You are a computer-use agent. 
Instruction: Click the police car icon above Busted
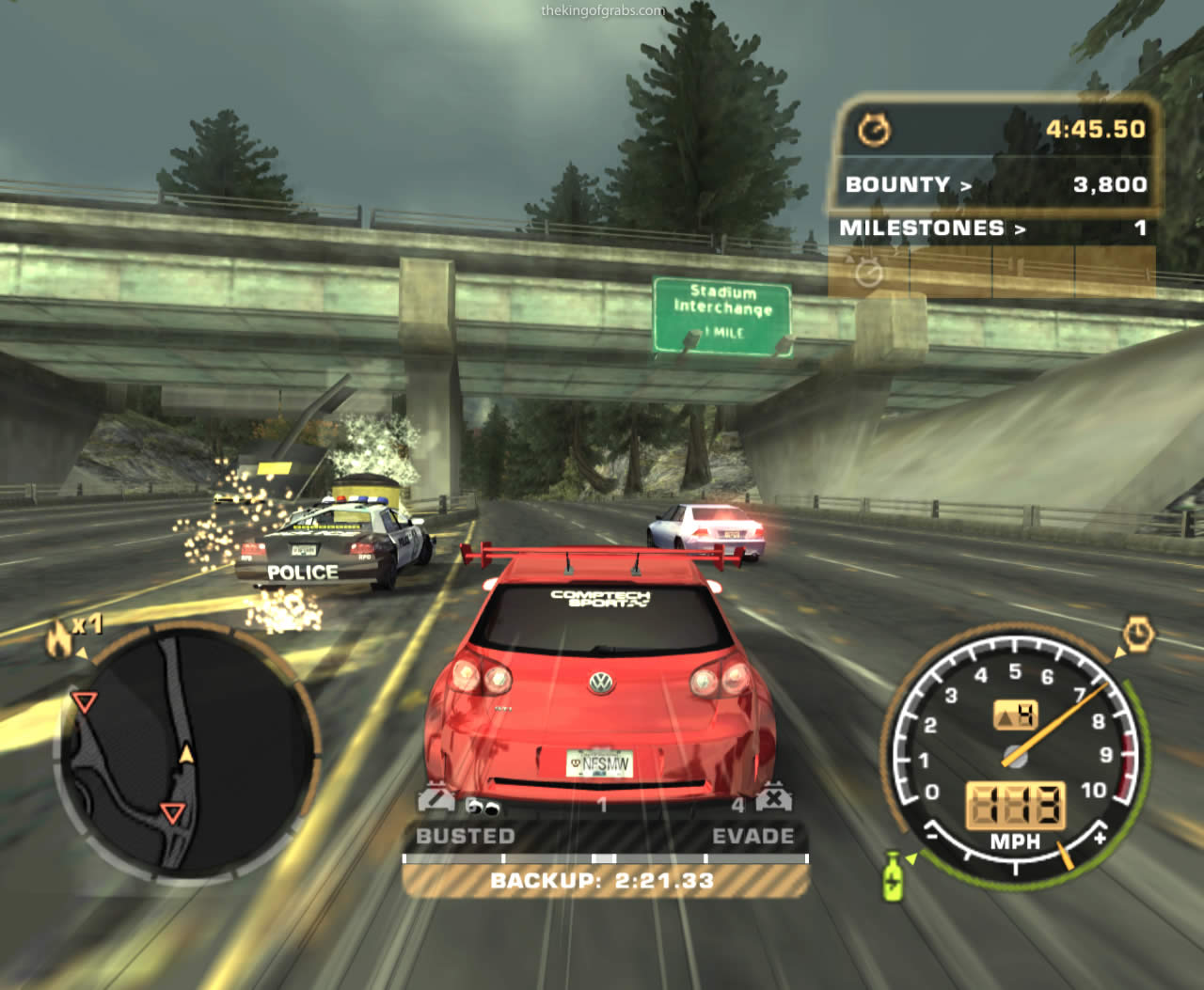point(436,799)
